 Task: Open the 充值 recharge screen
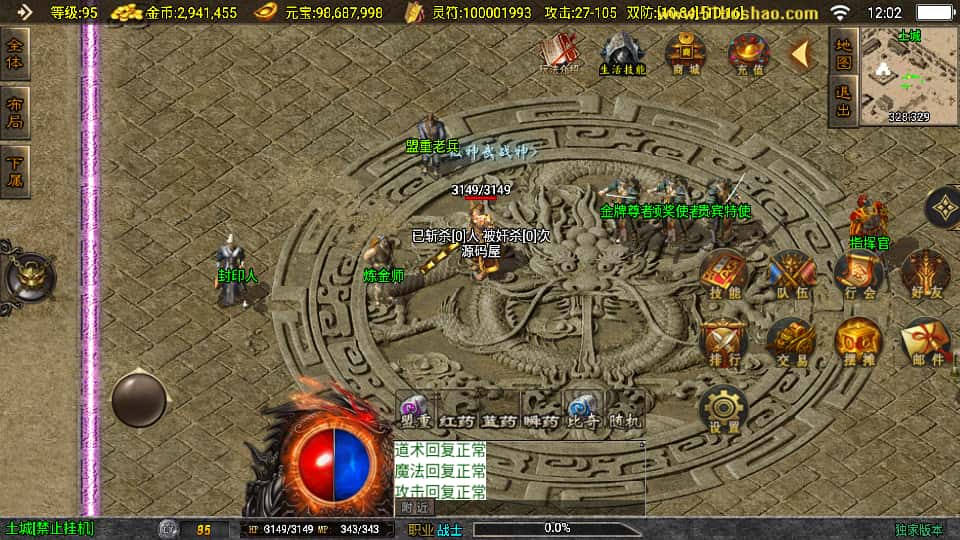coord(747,53)
